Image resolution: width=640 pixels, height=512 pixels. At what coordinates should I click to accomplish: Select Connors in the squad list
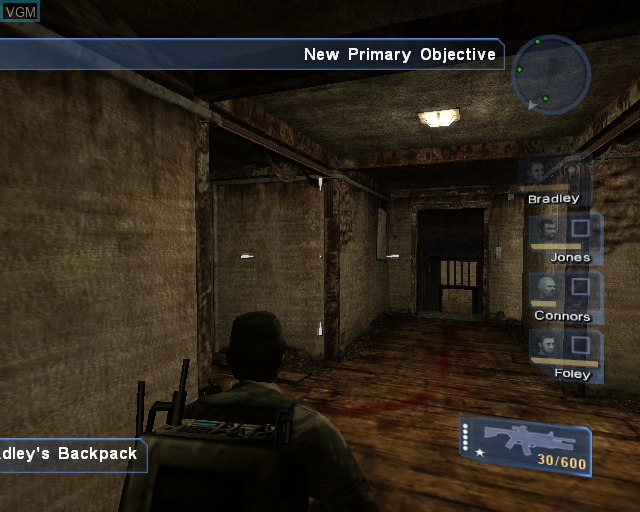pyautogui.click(x=563, y=296)
